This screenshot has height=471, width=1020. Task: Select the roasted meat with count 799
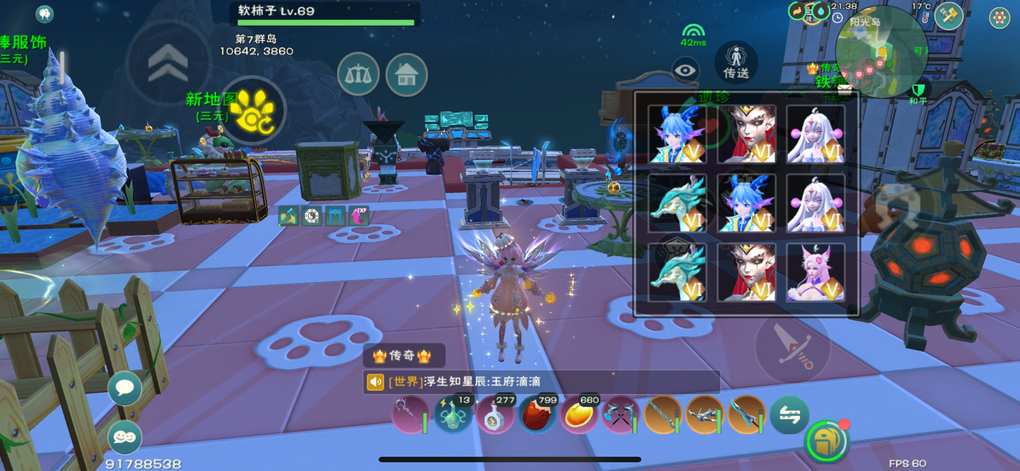tap(537, 415)
